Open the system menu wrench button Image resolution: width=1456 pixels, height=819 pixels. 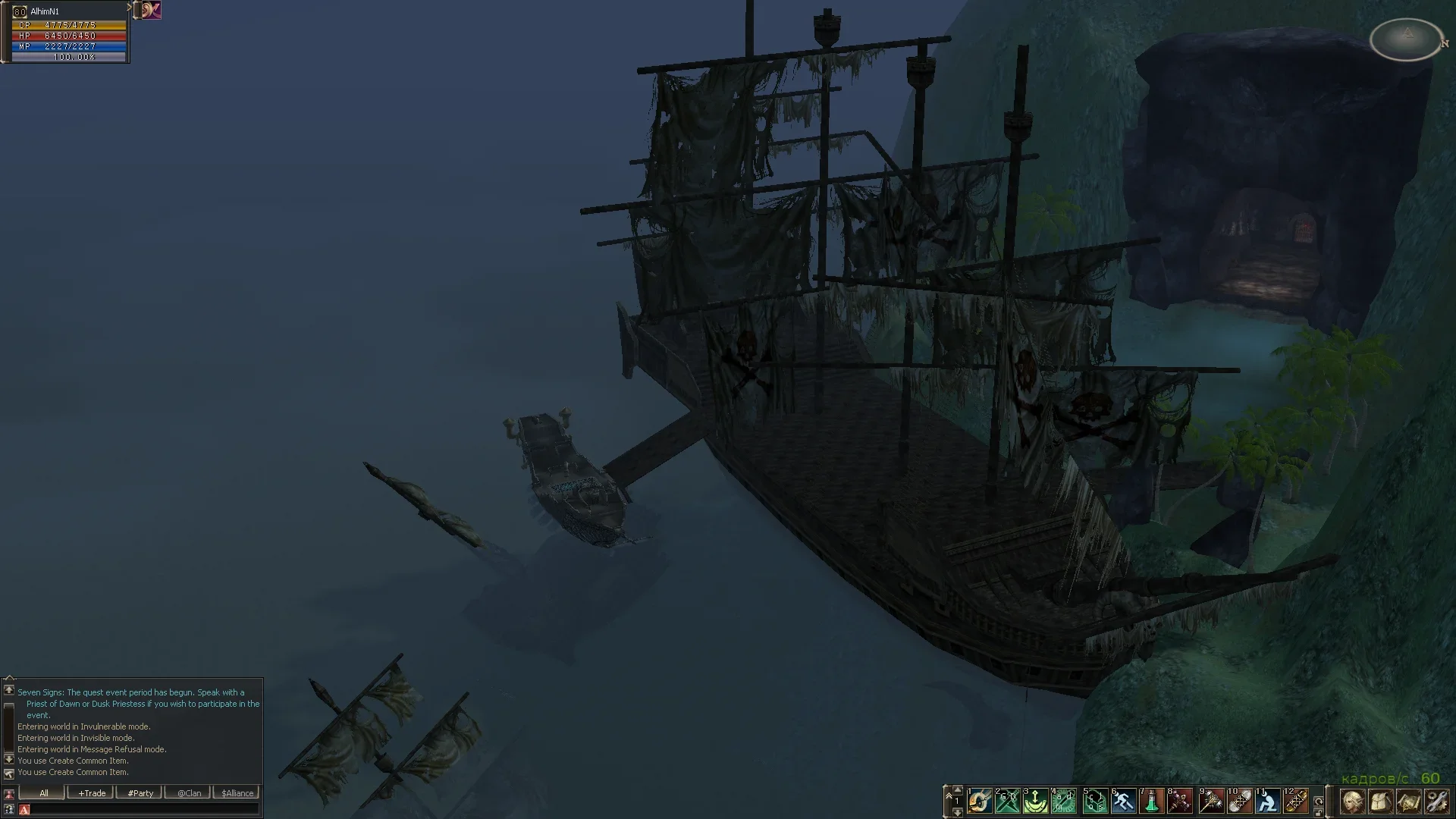point(1436,802)
